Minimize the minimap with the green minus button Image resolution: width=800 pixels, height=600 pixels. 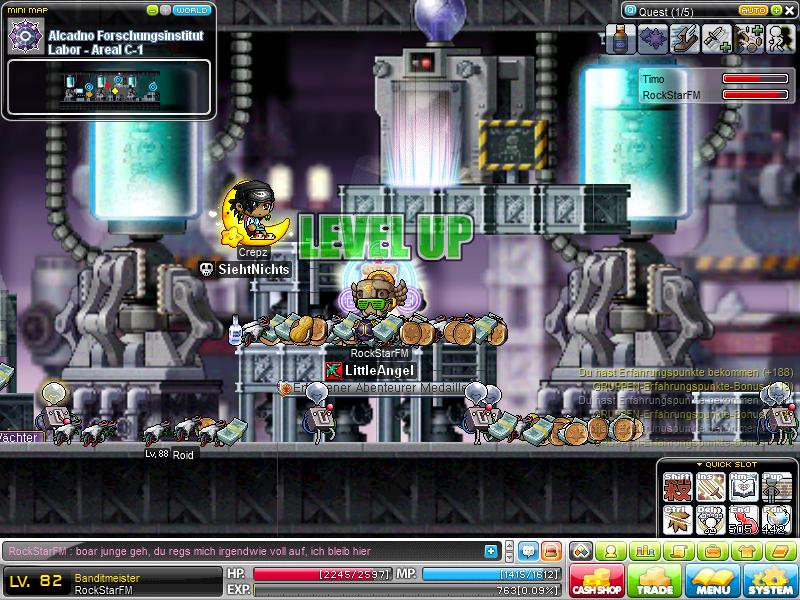(152, 10)
